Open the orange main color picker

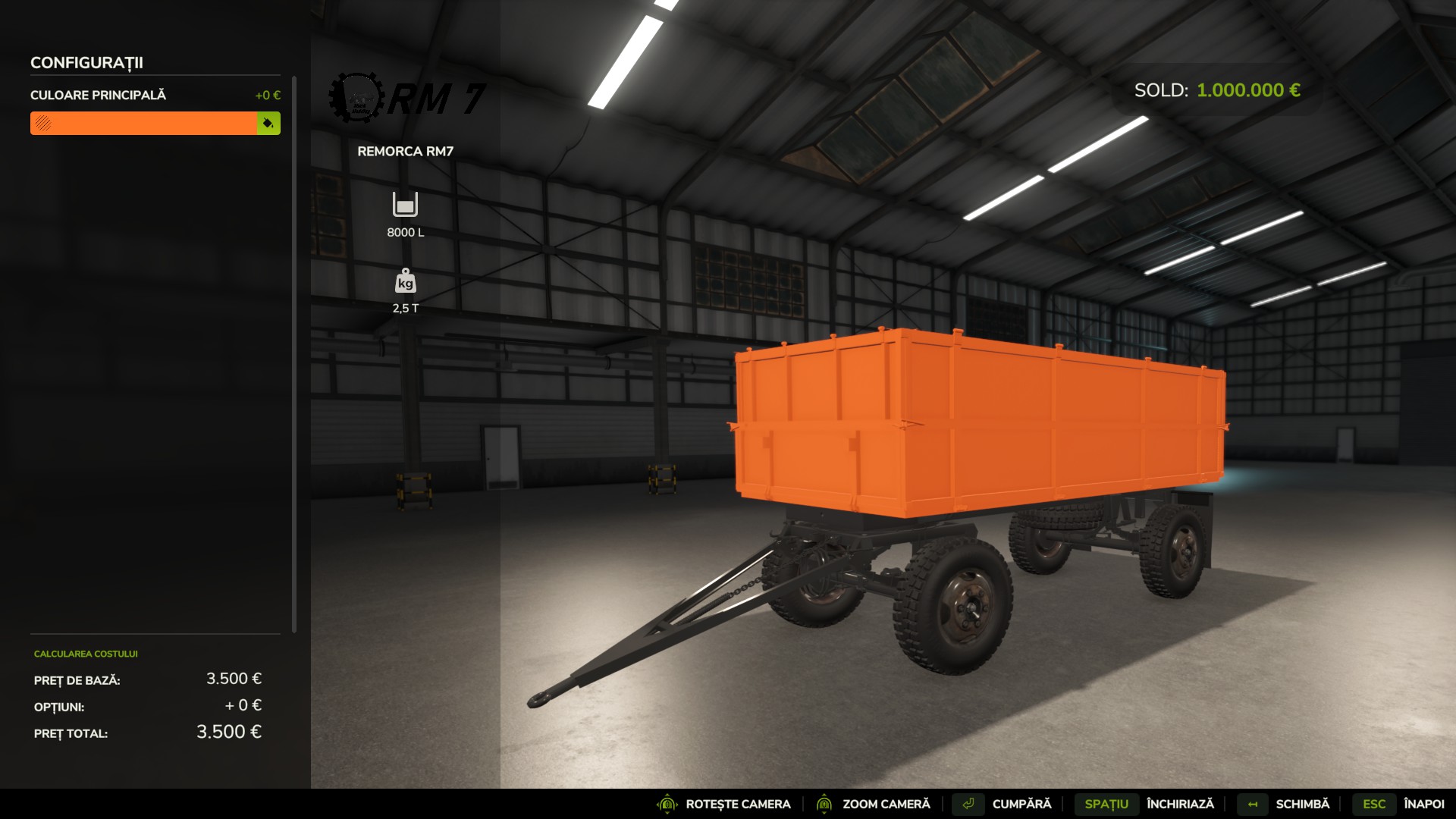(x=144, y=123)
